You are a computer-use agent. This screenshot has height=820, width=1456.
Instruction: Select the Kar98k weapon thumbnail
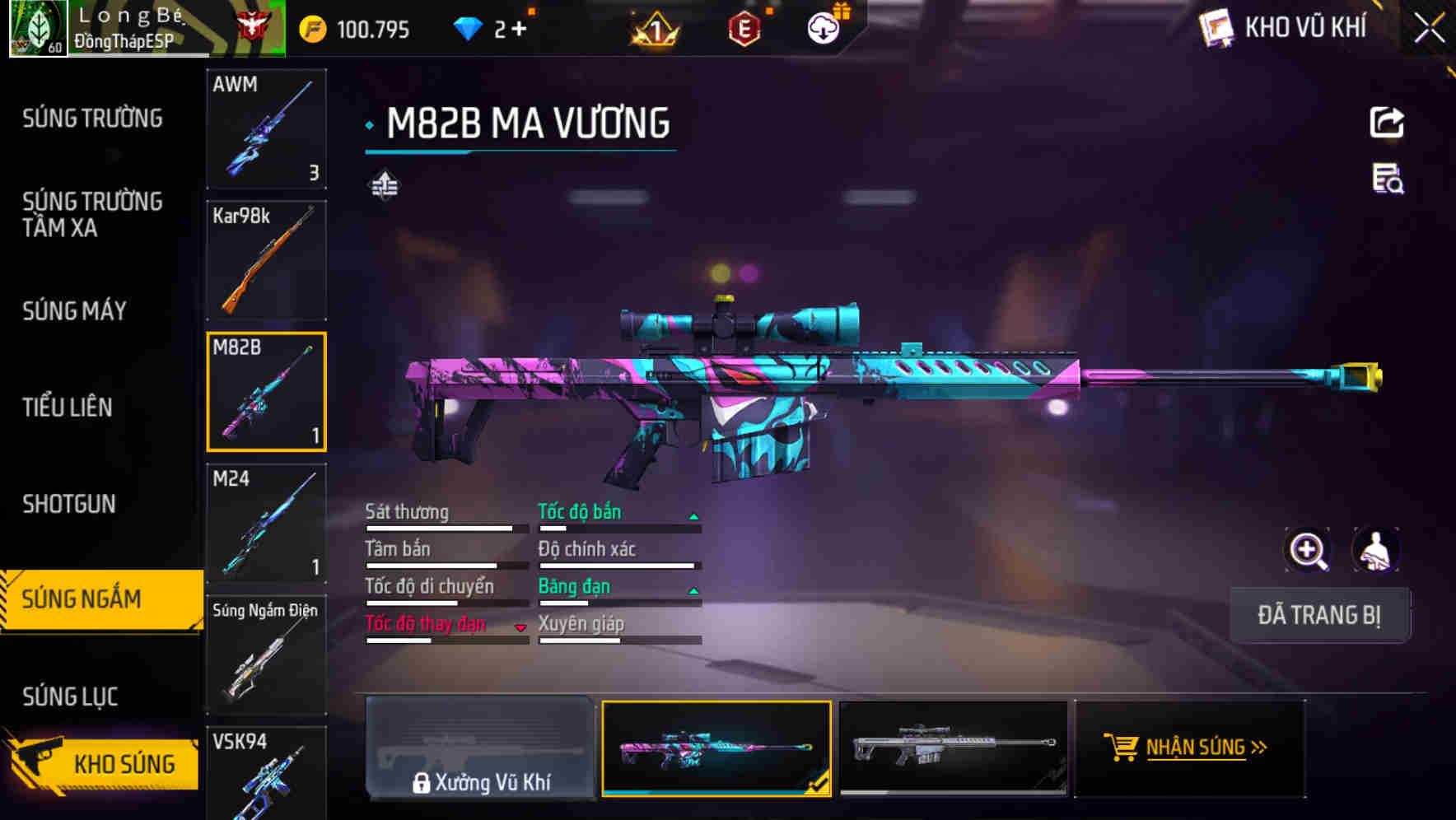(266, 259)
